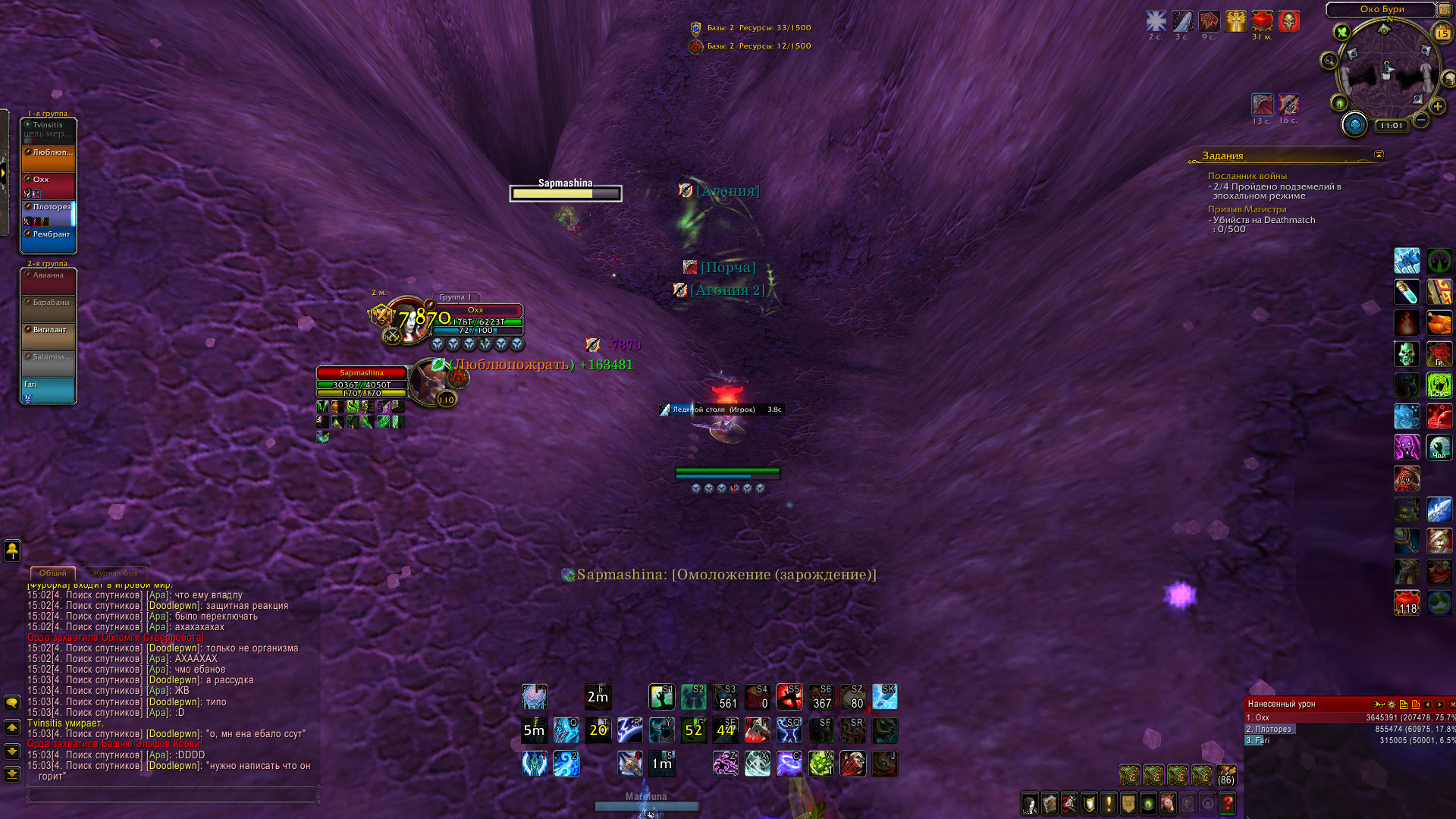Click the minimap magnifying glass tracking button

click(1329, 61)
